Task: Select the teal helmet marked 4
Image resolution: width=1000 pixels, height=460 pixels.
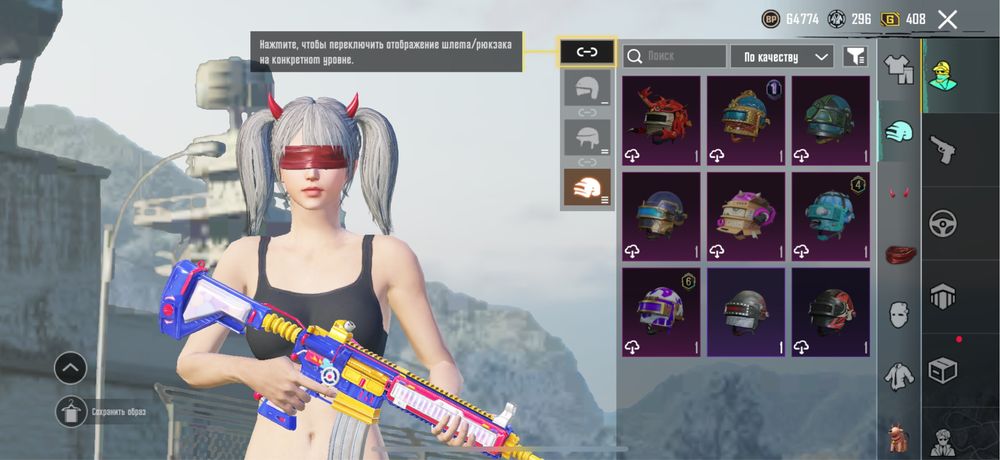Action: [x=831, y=216]
